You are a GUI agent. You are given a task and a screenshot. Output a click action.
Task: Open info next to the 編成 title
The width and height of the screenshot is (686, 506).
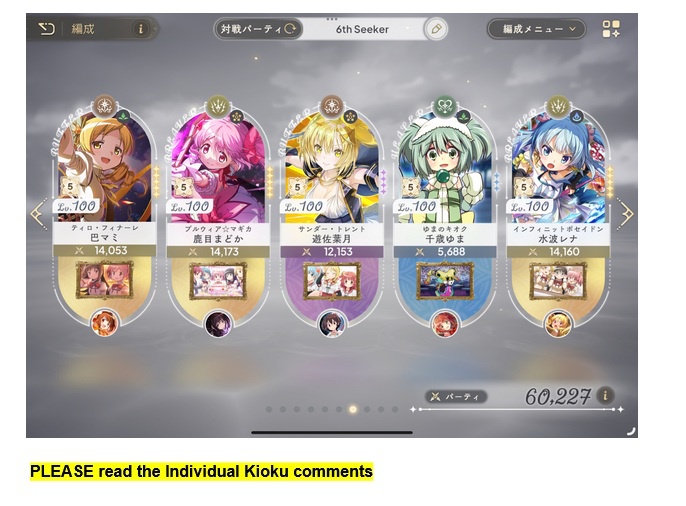(x=140, y=29)
